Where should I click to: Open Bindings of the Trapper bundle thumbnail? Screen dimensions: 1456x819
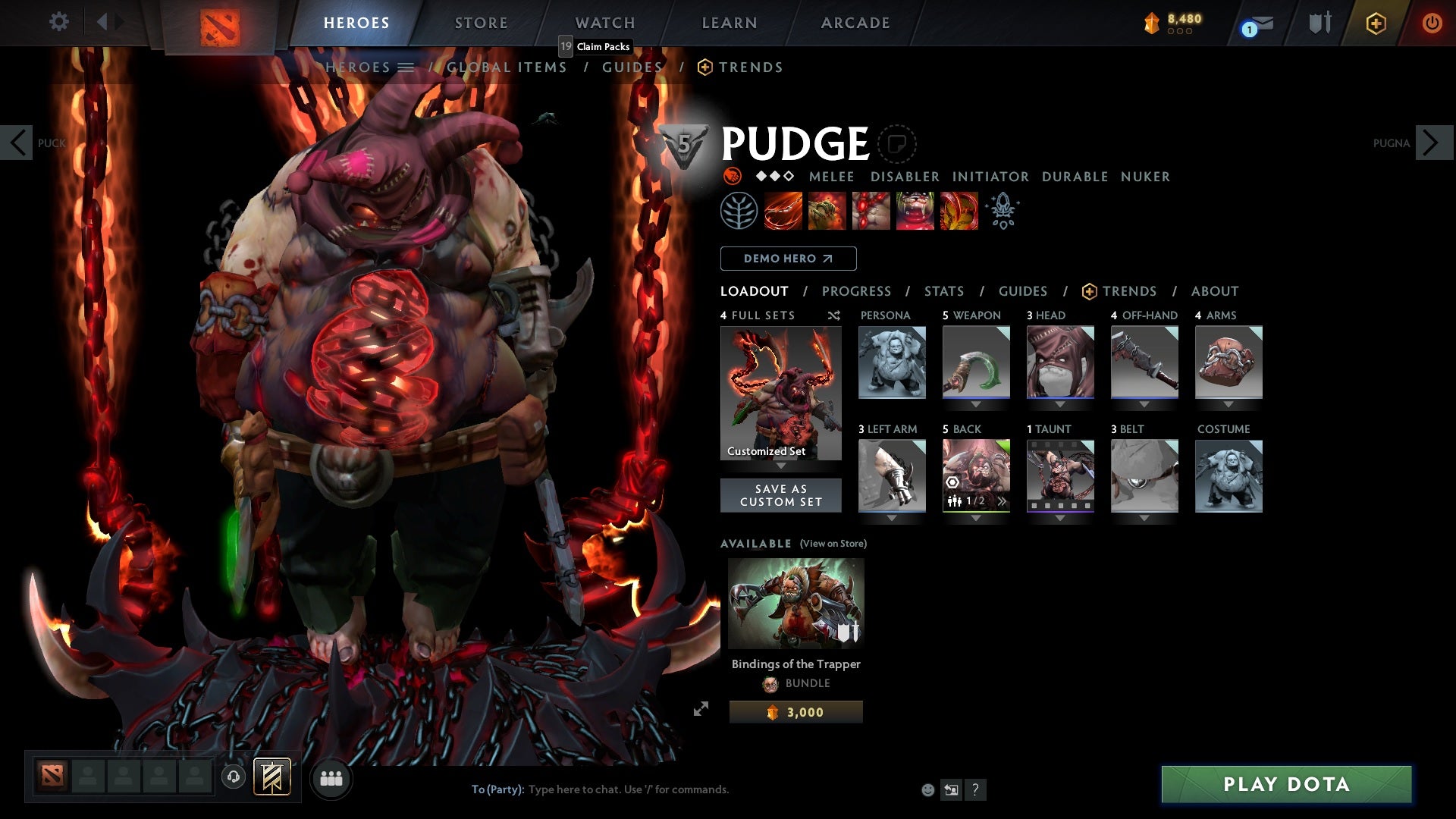[795, 603]
